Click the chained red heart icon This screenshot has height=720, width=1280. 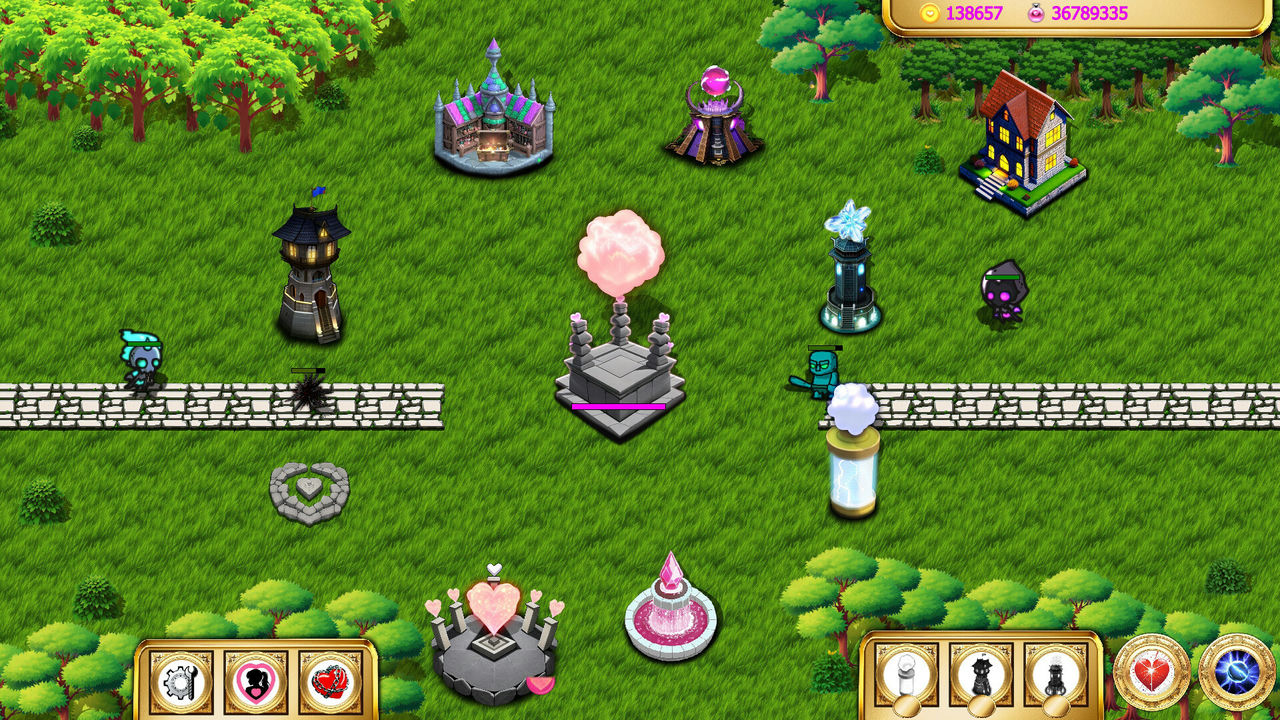pyautogui.click(x=331, y=685)
